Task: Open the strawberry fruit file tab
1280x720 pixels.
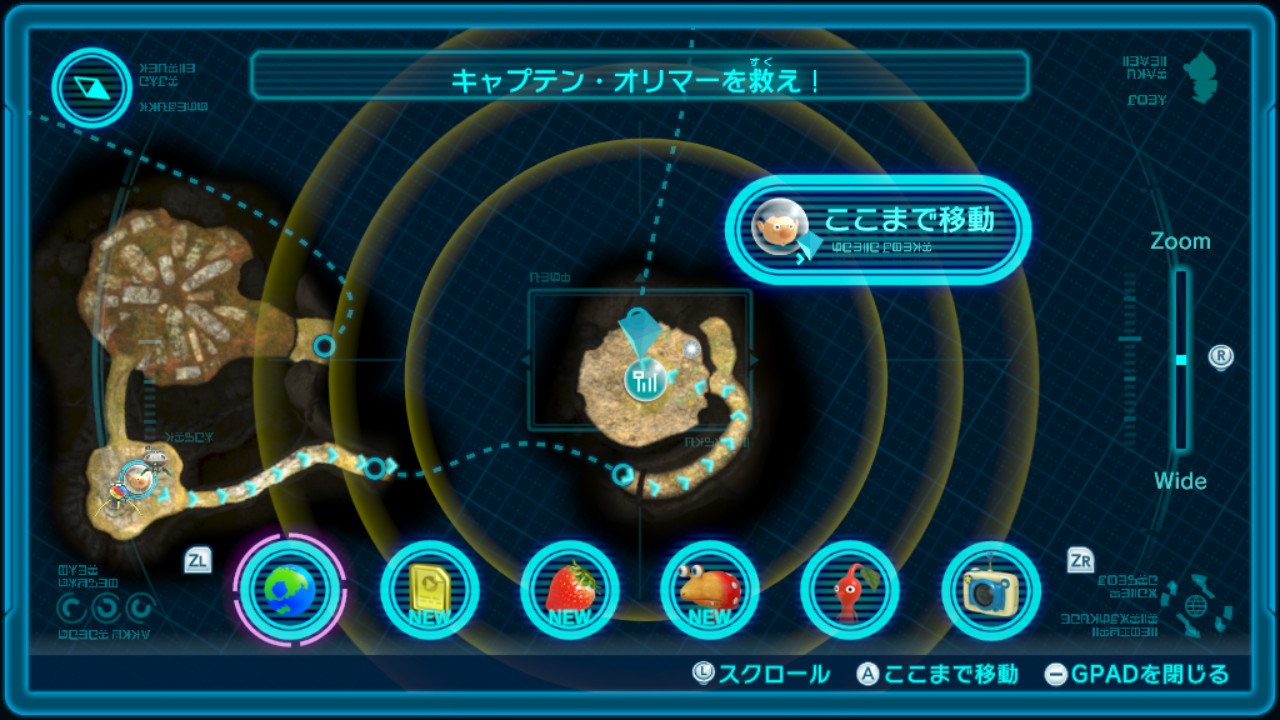Action: tap(570, 590)
